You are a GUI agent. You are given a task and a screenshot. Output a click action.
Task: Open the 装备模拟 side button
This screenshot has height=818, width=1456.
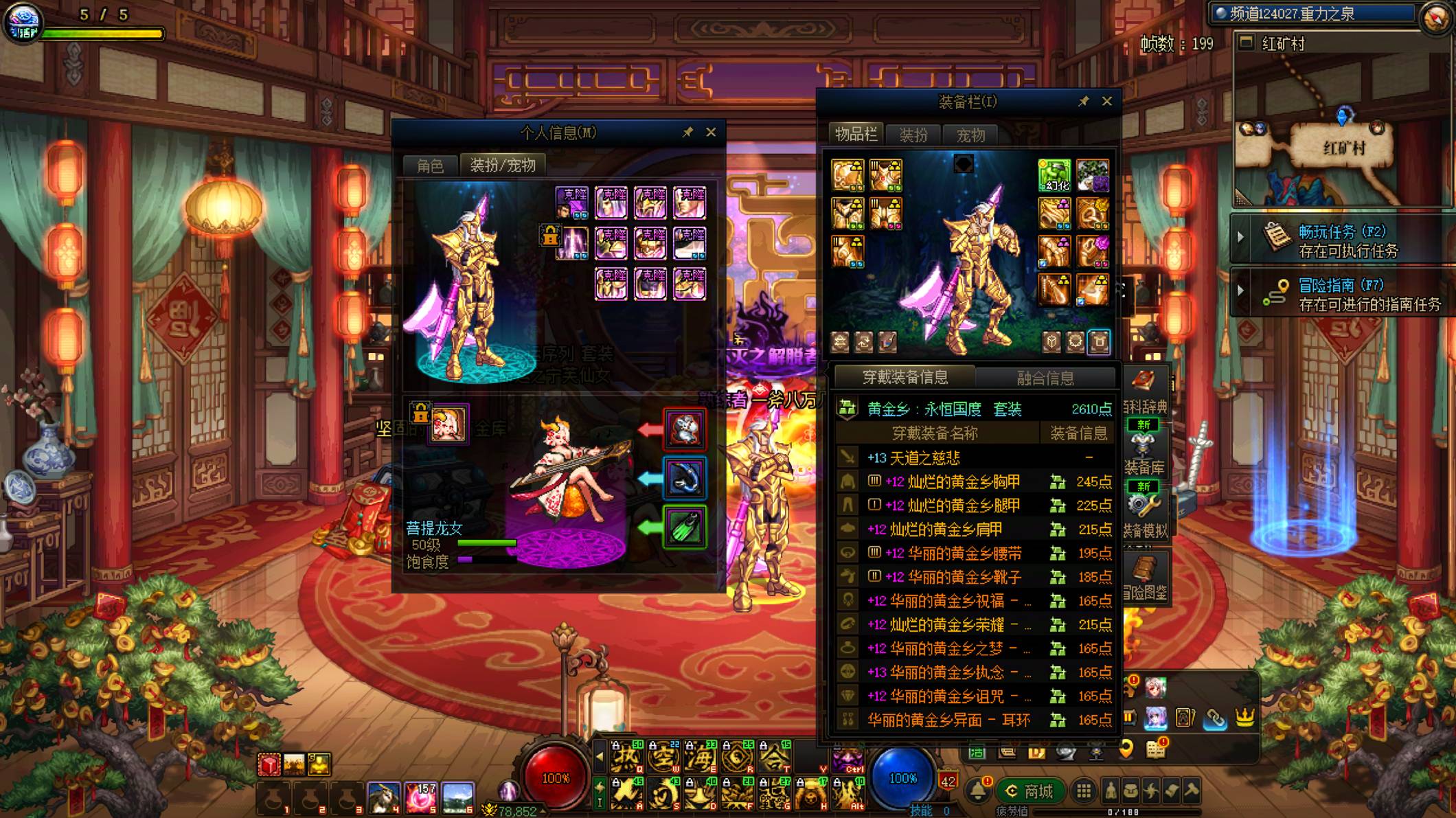(1144, 515)
